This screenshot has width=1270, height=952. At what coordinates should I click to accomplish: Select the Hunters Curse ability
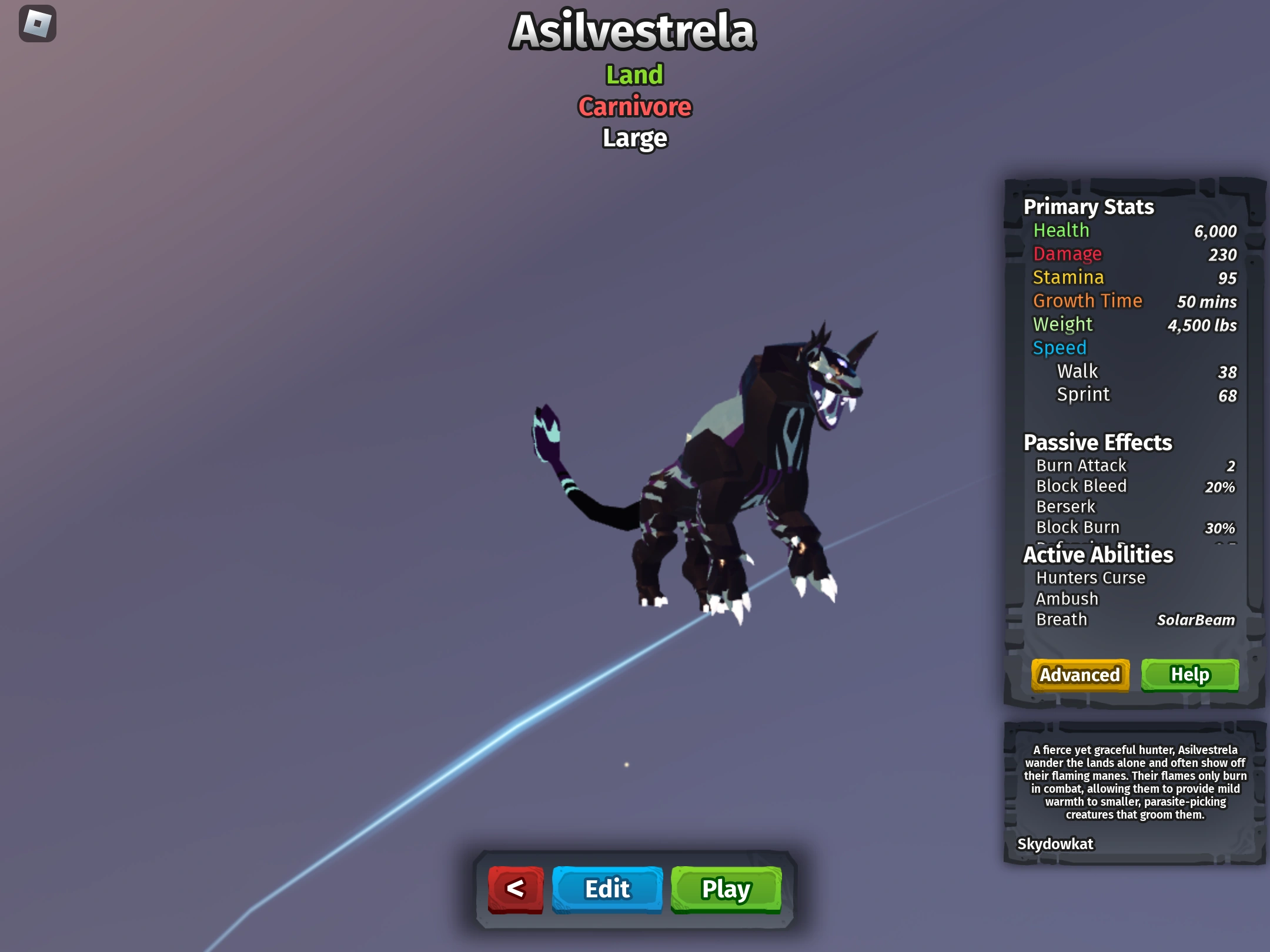point(1091,578)
